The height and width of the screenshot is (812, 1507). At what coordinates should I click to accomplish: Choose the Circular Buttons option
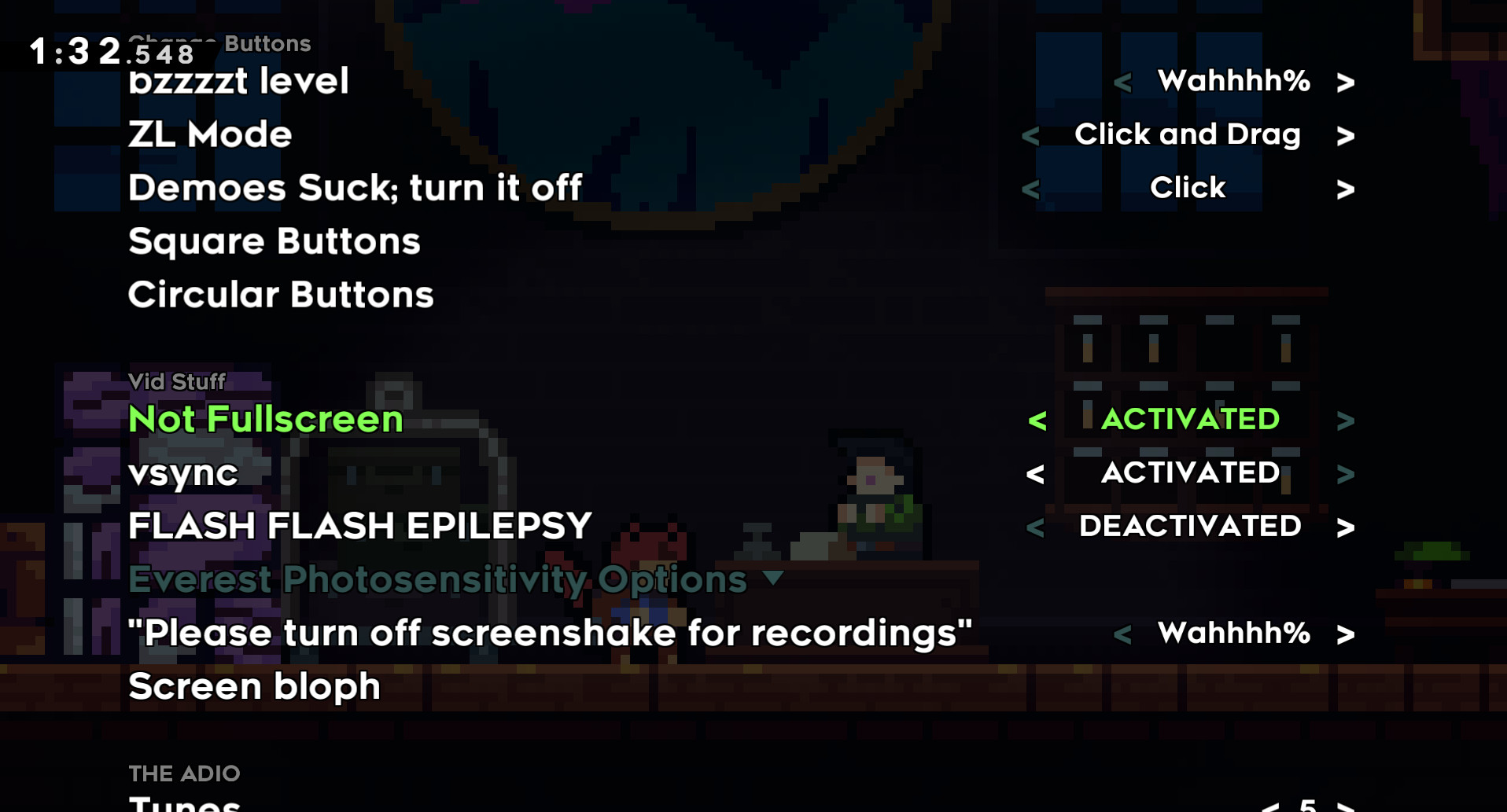280,294
